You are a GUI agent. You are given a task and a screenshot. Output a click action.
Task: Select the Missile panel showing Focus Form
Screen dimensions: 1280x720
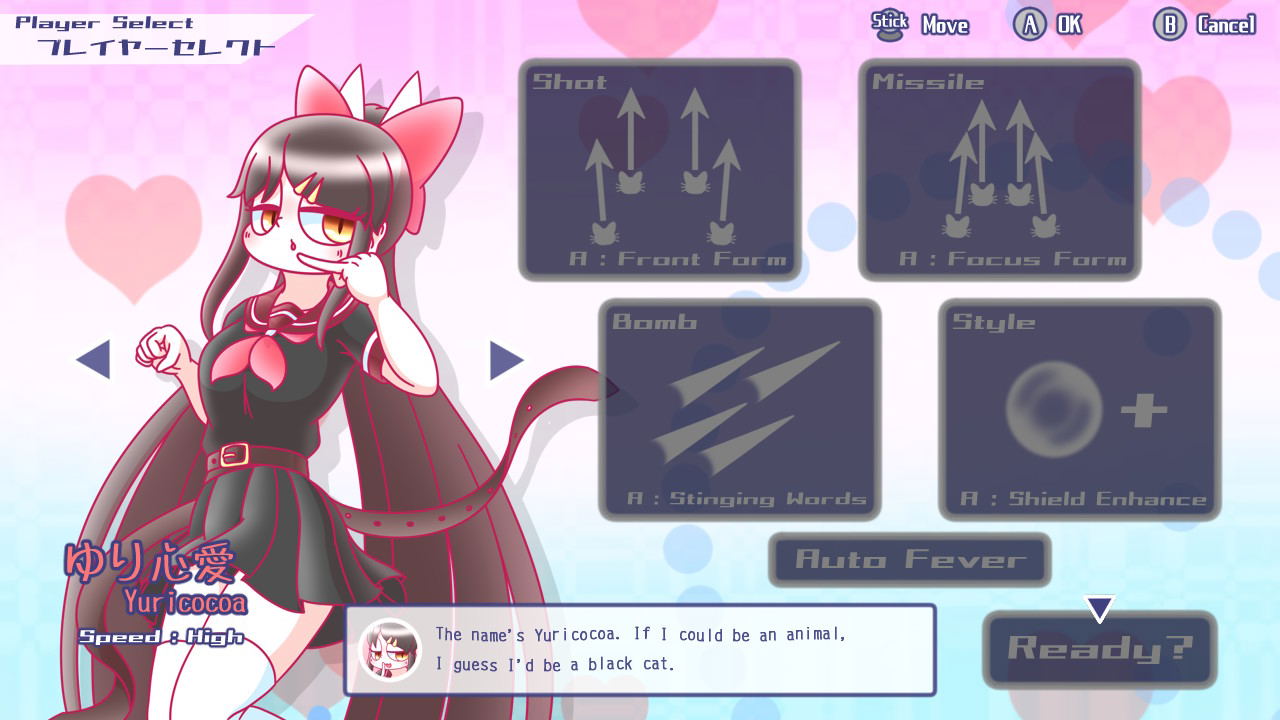click(x=998, y=168)
